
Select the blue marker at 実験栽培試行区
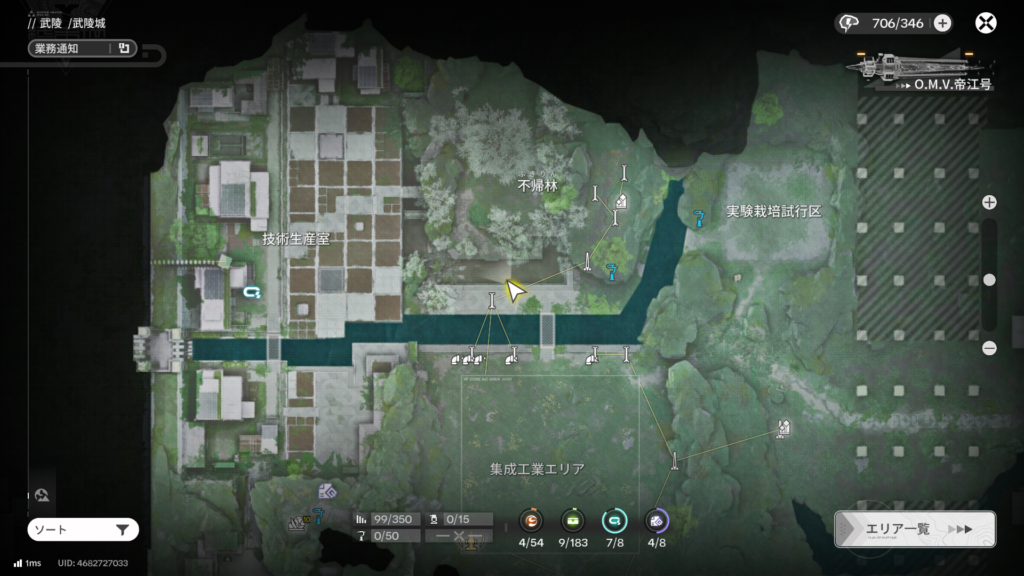coord(699,216)
